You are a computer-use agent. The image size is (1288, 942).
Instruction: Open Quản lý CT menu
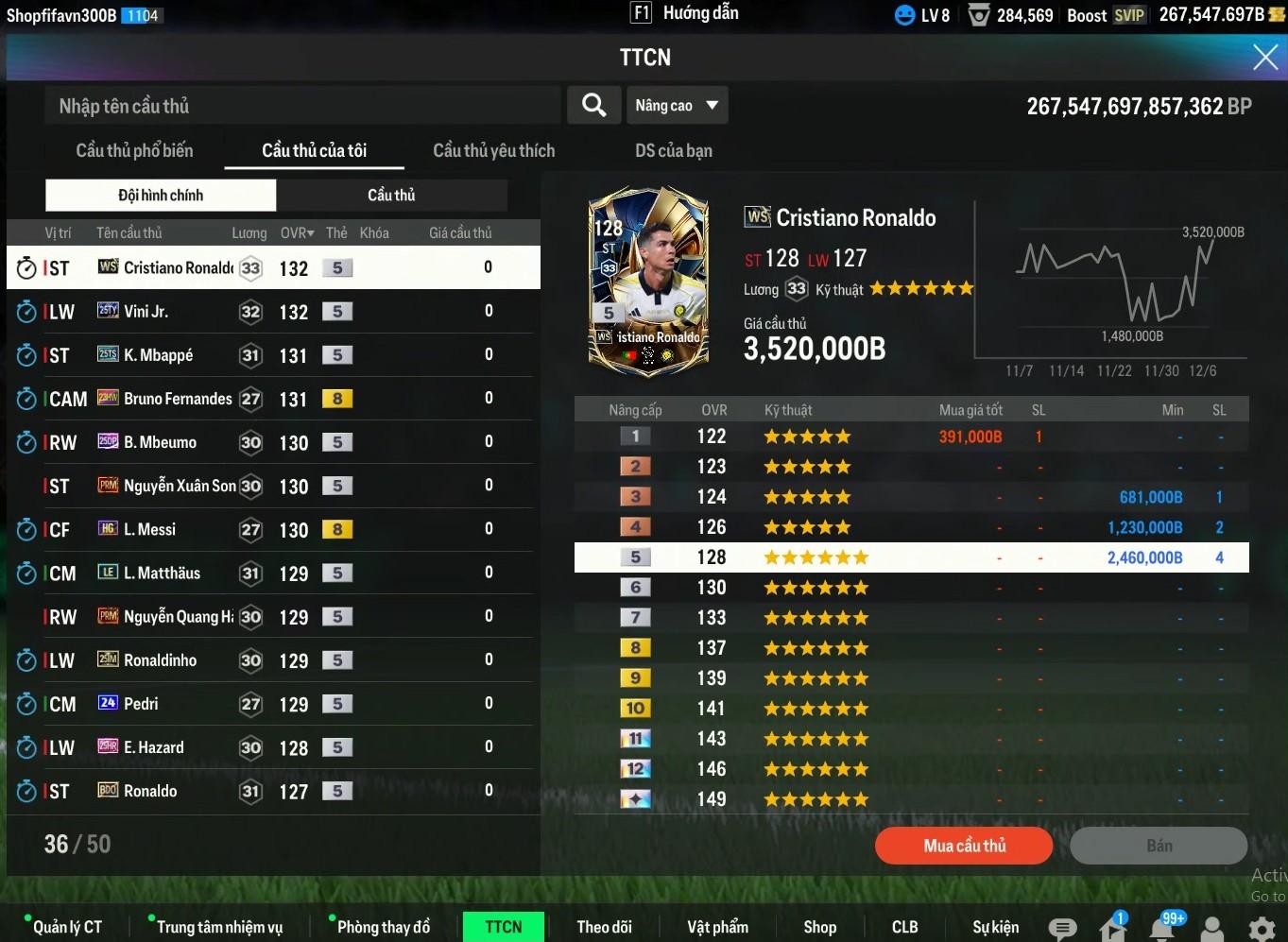67,927
